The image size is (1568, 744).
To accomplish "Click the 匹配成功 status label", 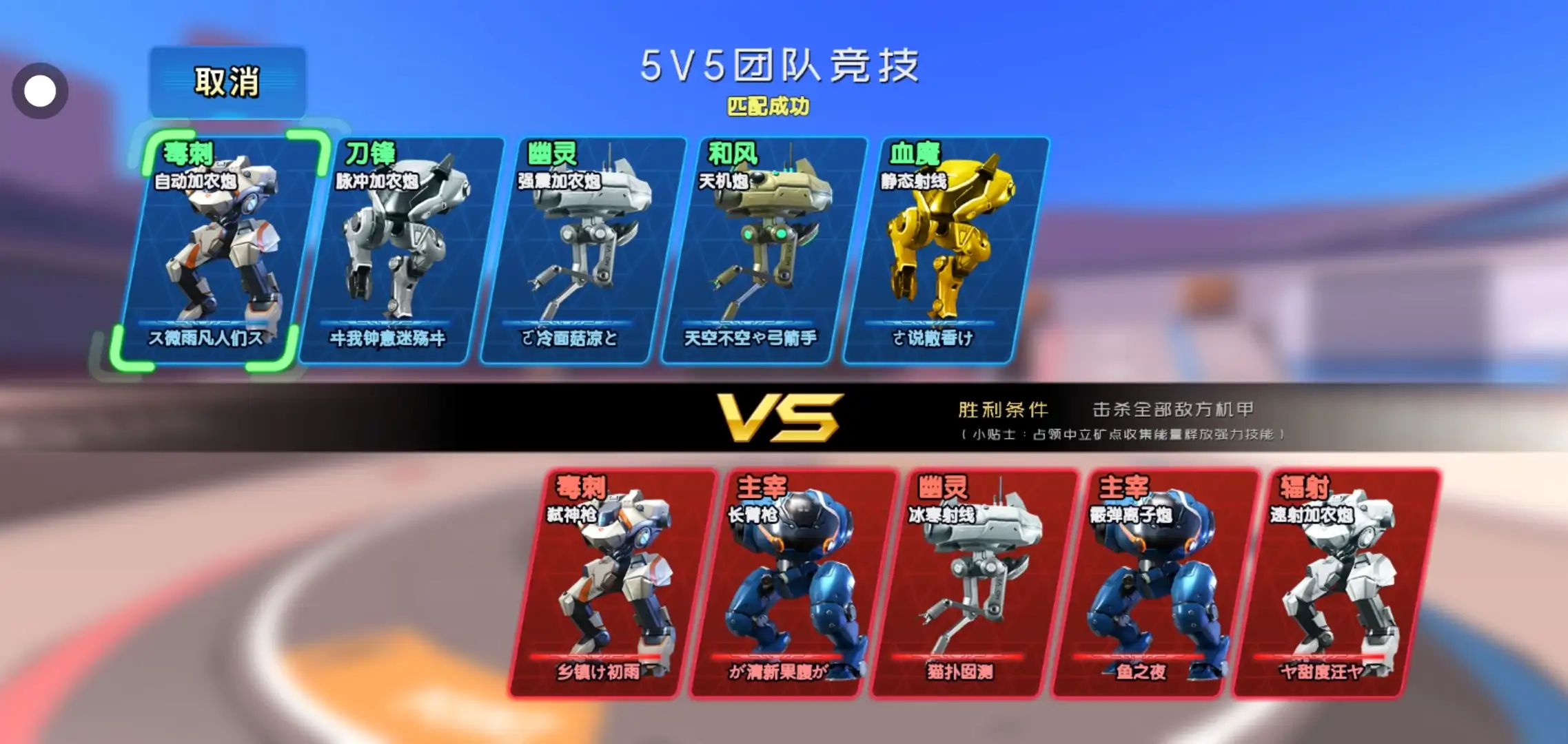I will pos(770,107).
